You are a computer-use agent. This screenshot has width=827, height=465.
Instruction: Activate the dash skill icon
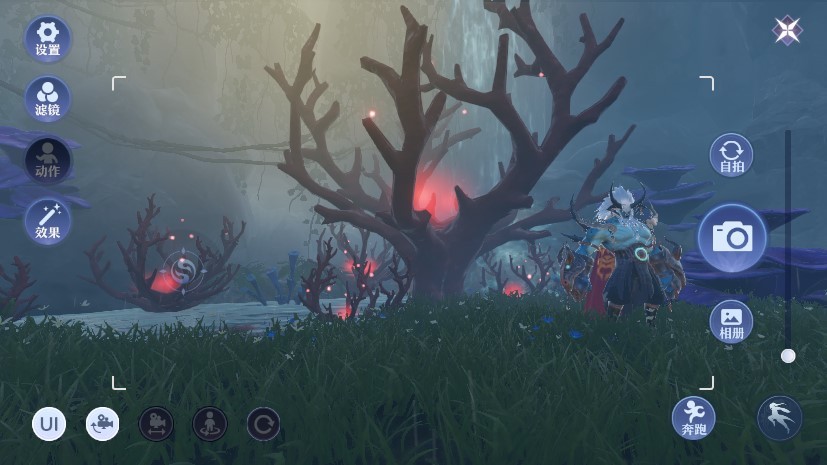point(779,418)
